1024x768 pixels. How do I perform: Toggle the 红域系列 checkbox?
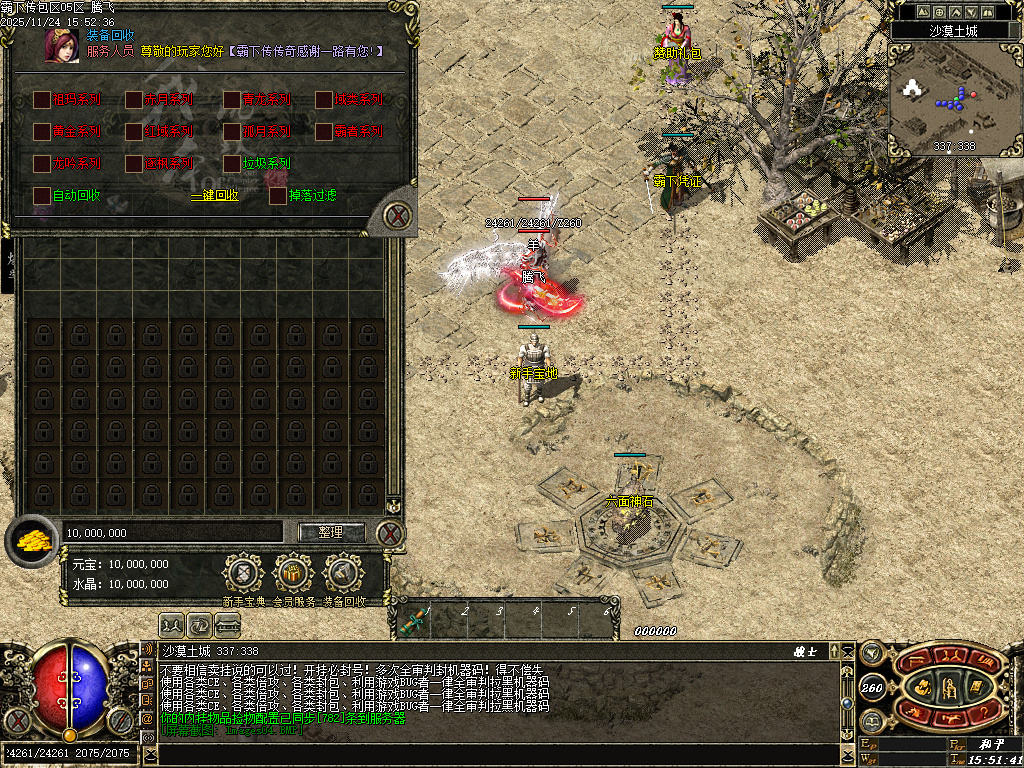coord(134,131)
